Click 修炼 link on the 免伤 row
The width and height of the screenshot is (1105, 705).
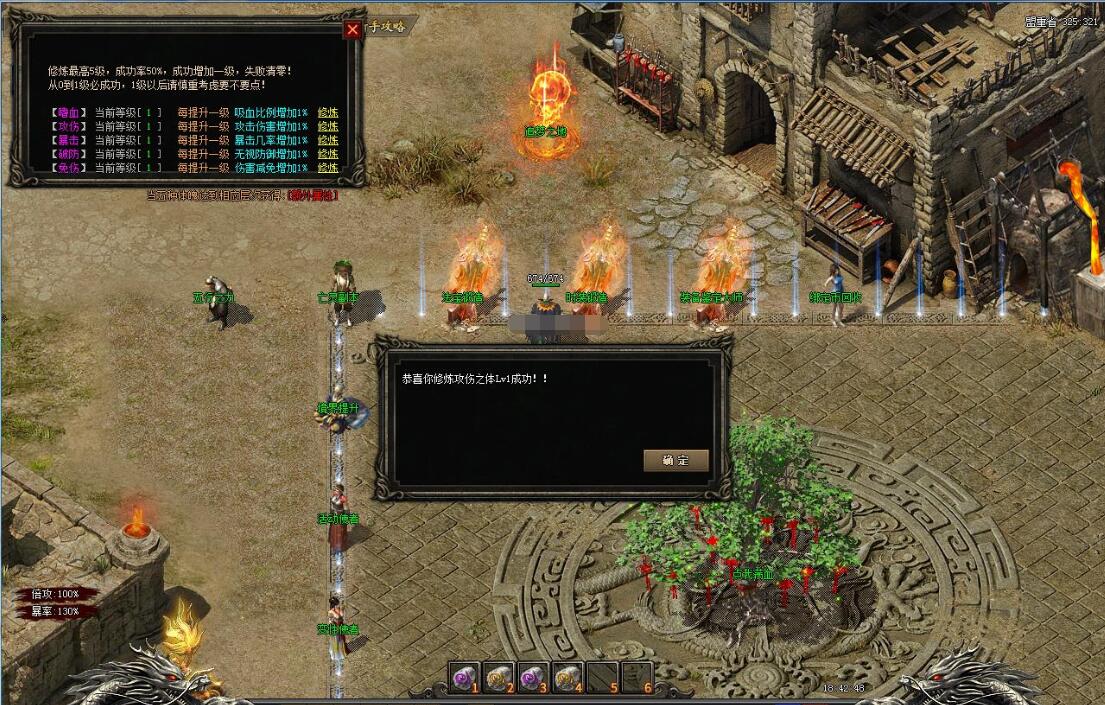[328, 168]
